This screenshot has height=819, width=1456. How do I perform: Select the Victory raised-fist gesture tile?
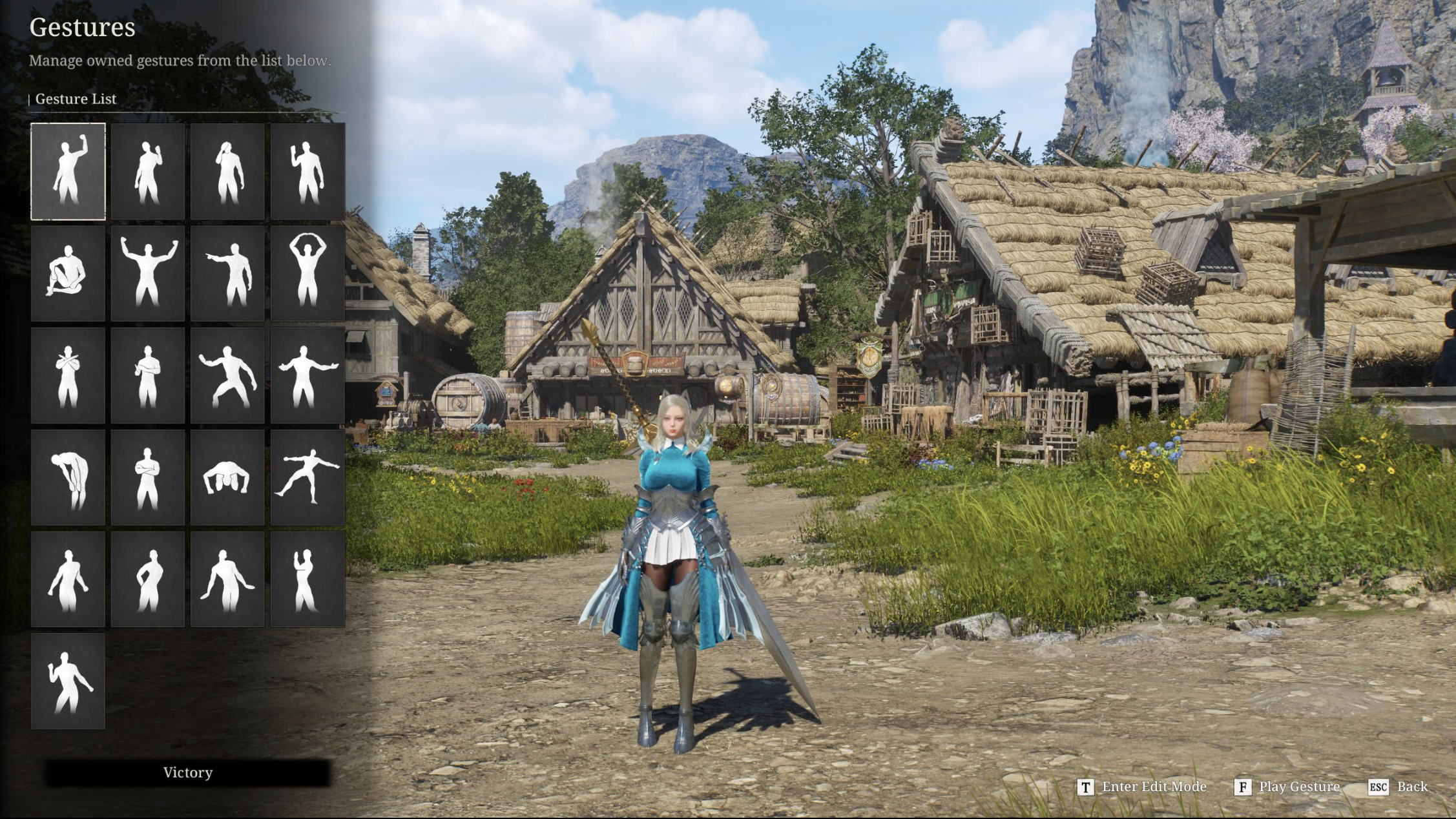68,172
